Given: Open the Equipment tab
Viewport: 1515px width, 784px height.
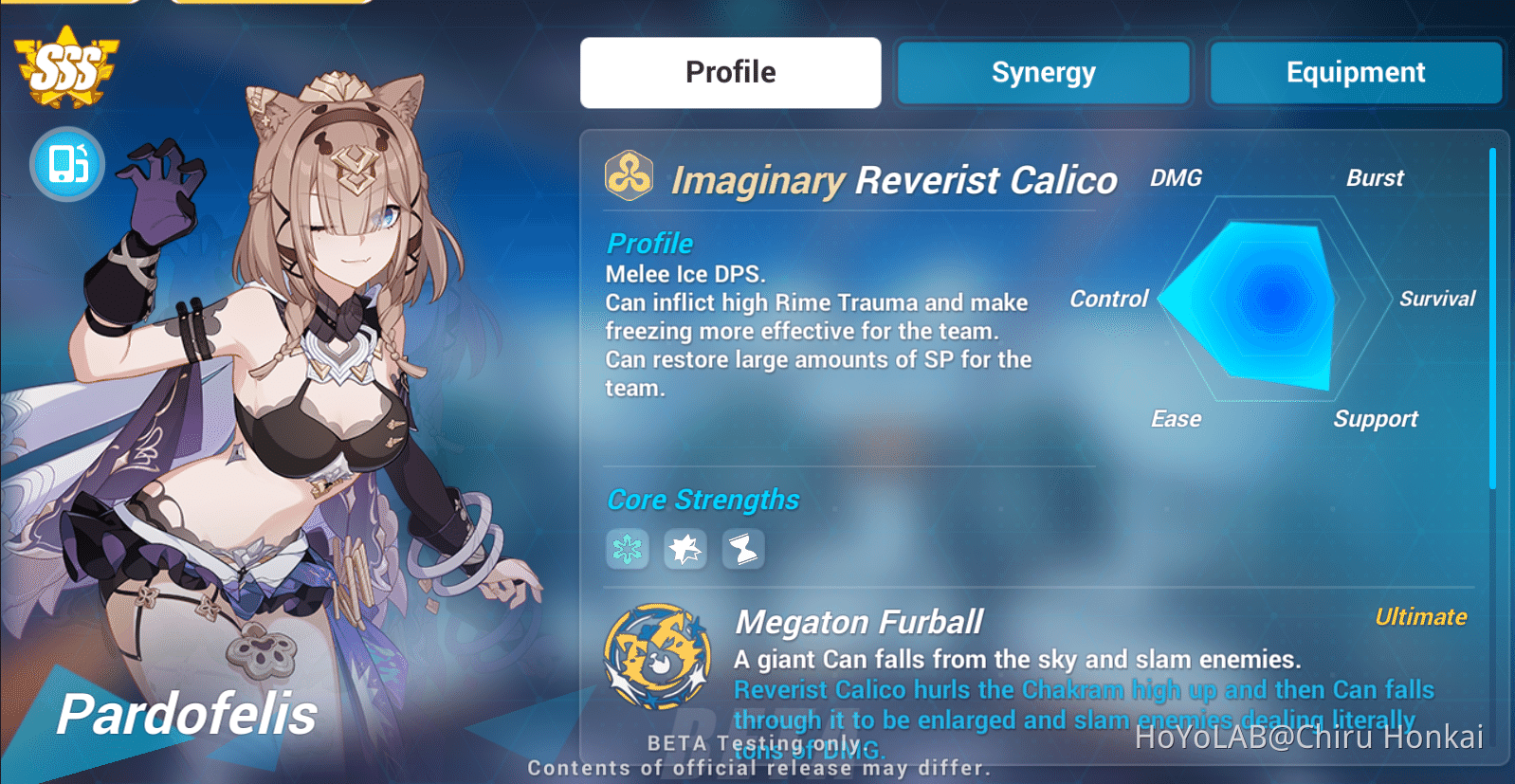Looking at the screenshot, I should coord(1355,72).
